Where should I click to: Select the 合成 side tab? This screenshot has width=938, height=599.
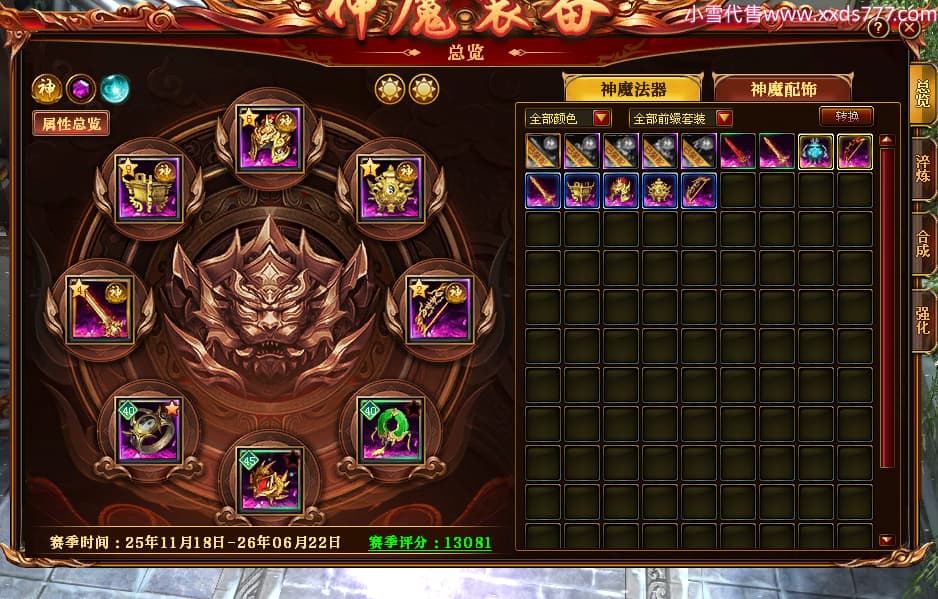(x=923, y=244)
